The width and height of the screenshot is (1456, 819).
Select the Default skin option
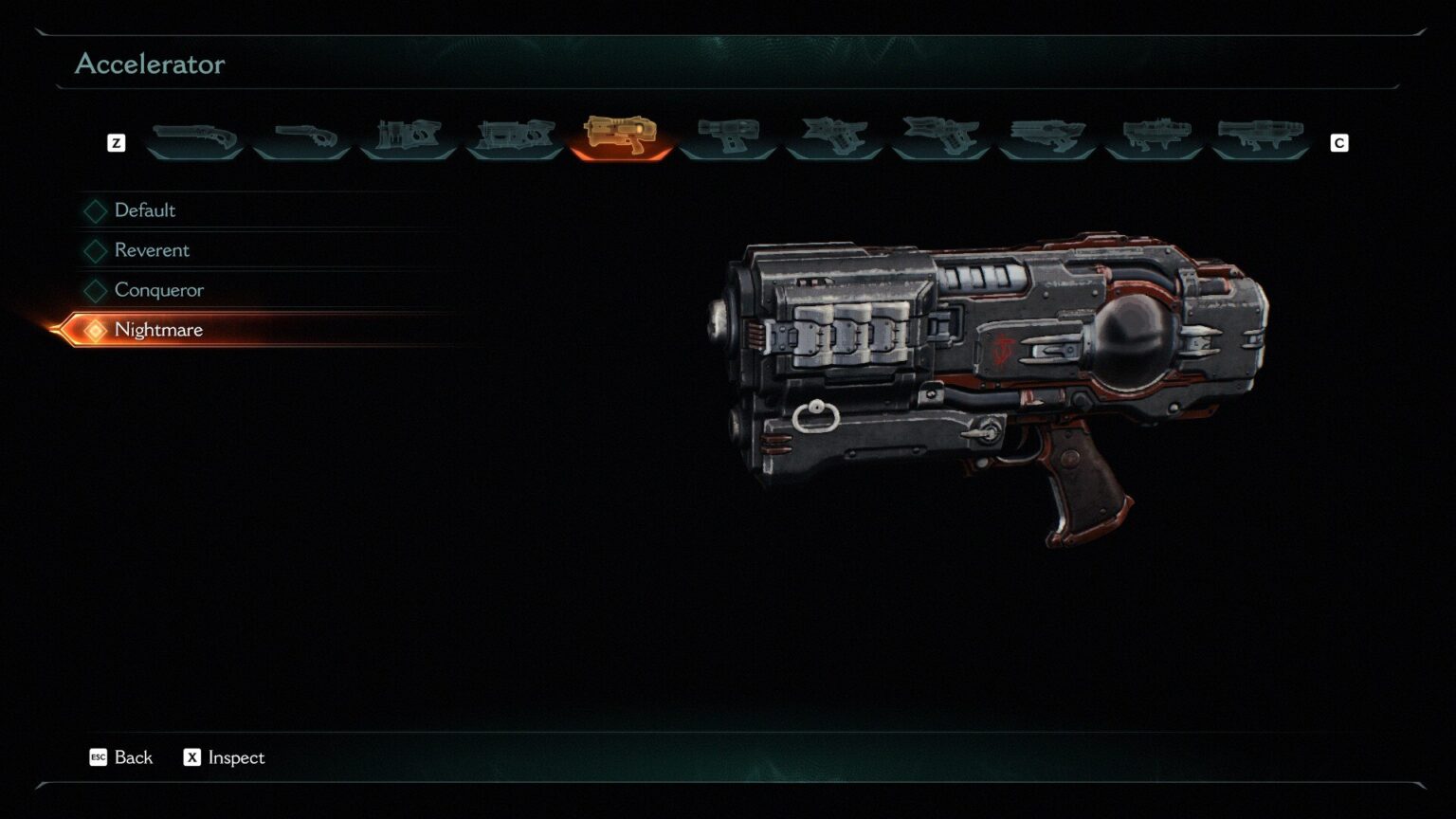(x=143, y=210)
